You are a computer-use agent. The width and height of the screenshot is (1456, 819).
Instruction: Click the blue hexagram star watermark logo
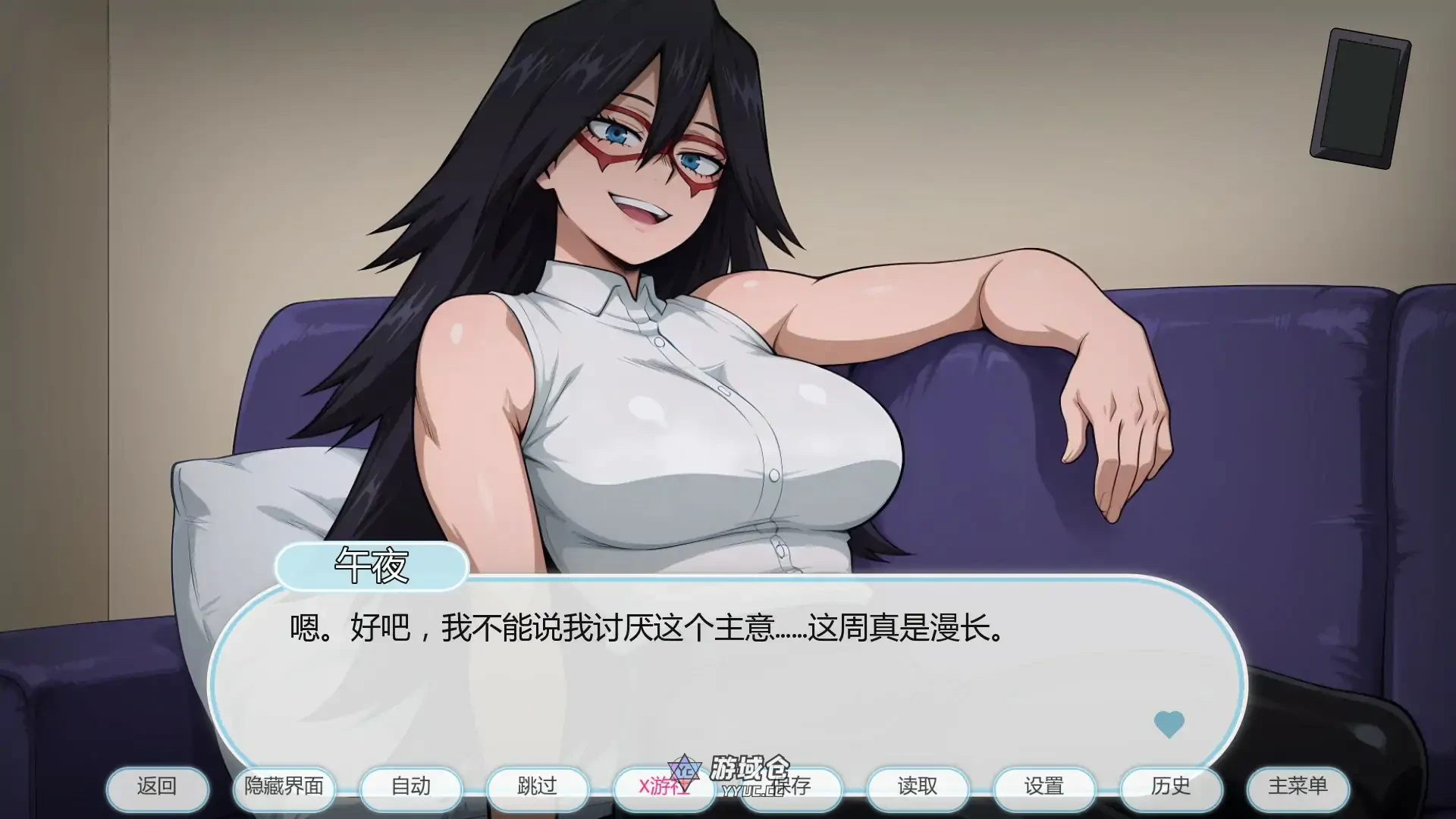683,770
